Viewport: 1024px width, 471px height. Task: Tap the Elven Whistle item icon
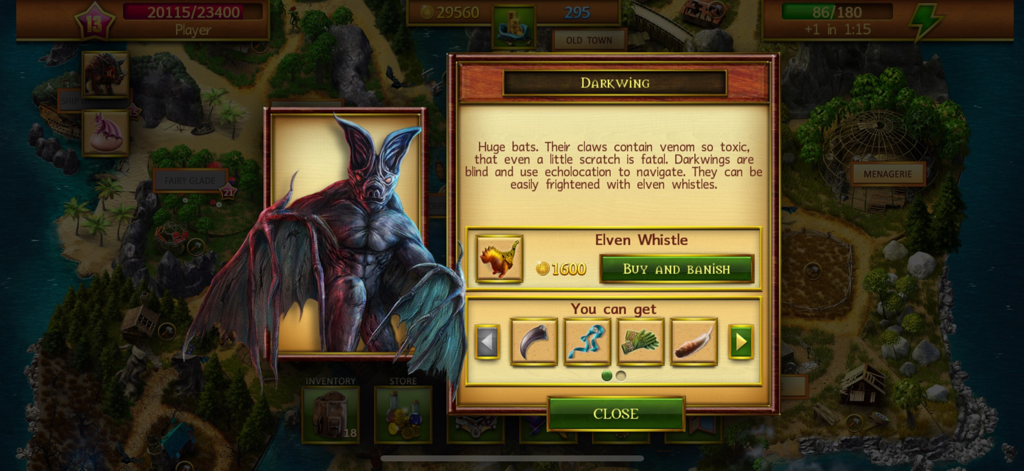click(499, 259)
